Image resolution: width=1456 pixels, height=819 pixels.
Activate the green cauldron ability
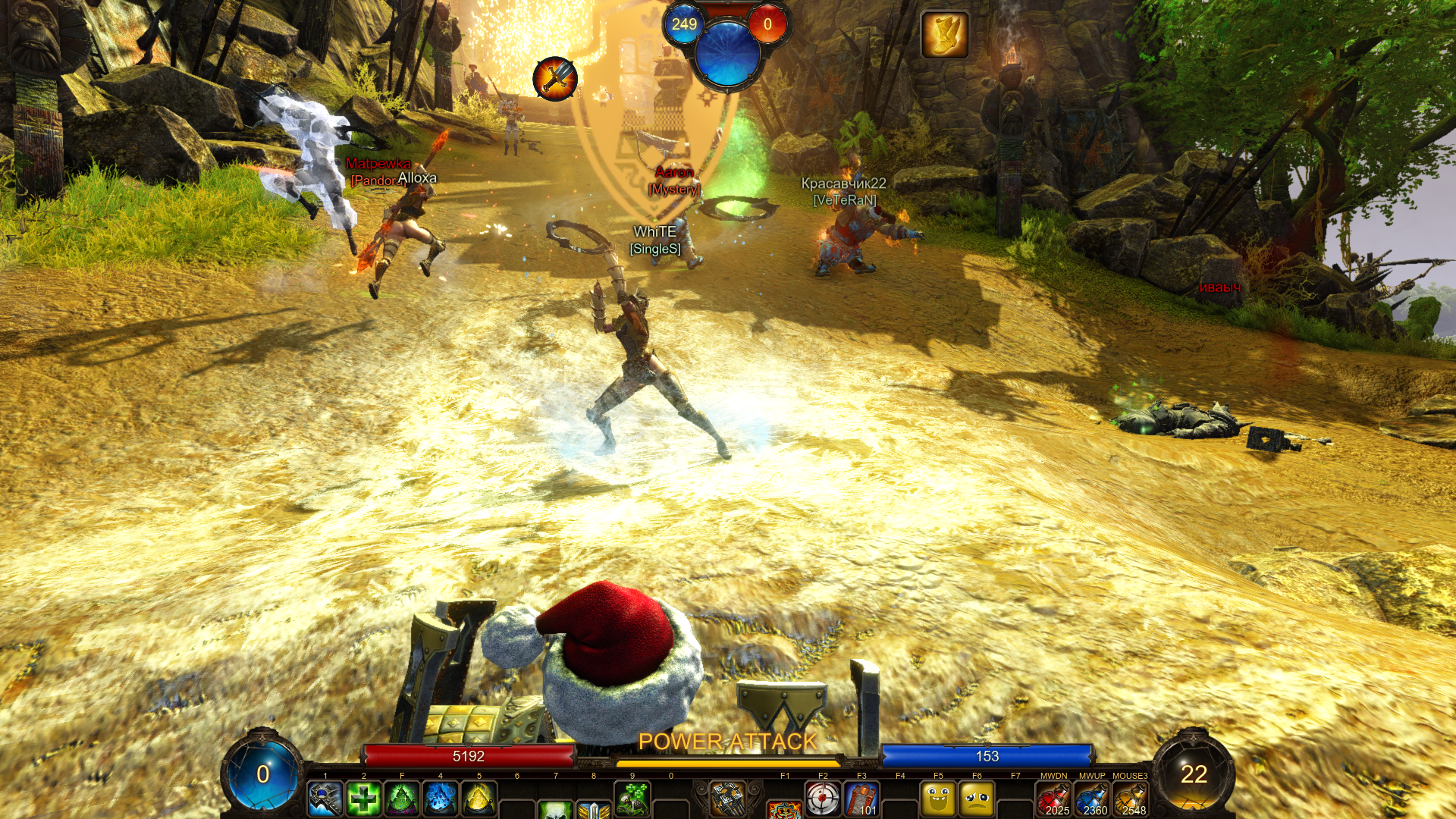tap(402, 799)
